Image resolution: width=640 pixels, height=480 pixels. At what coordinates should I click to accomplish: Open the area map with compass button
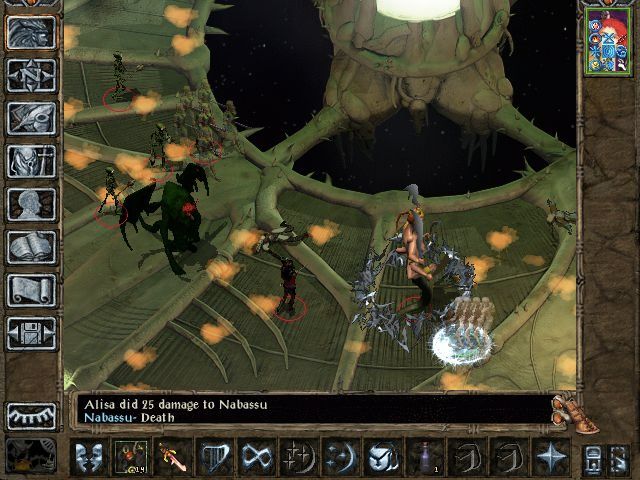(31, 75)
